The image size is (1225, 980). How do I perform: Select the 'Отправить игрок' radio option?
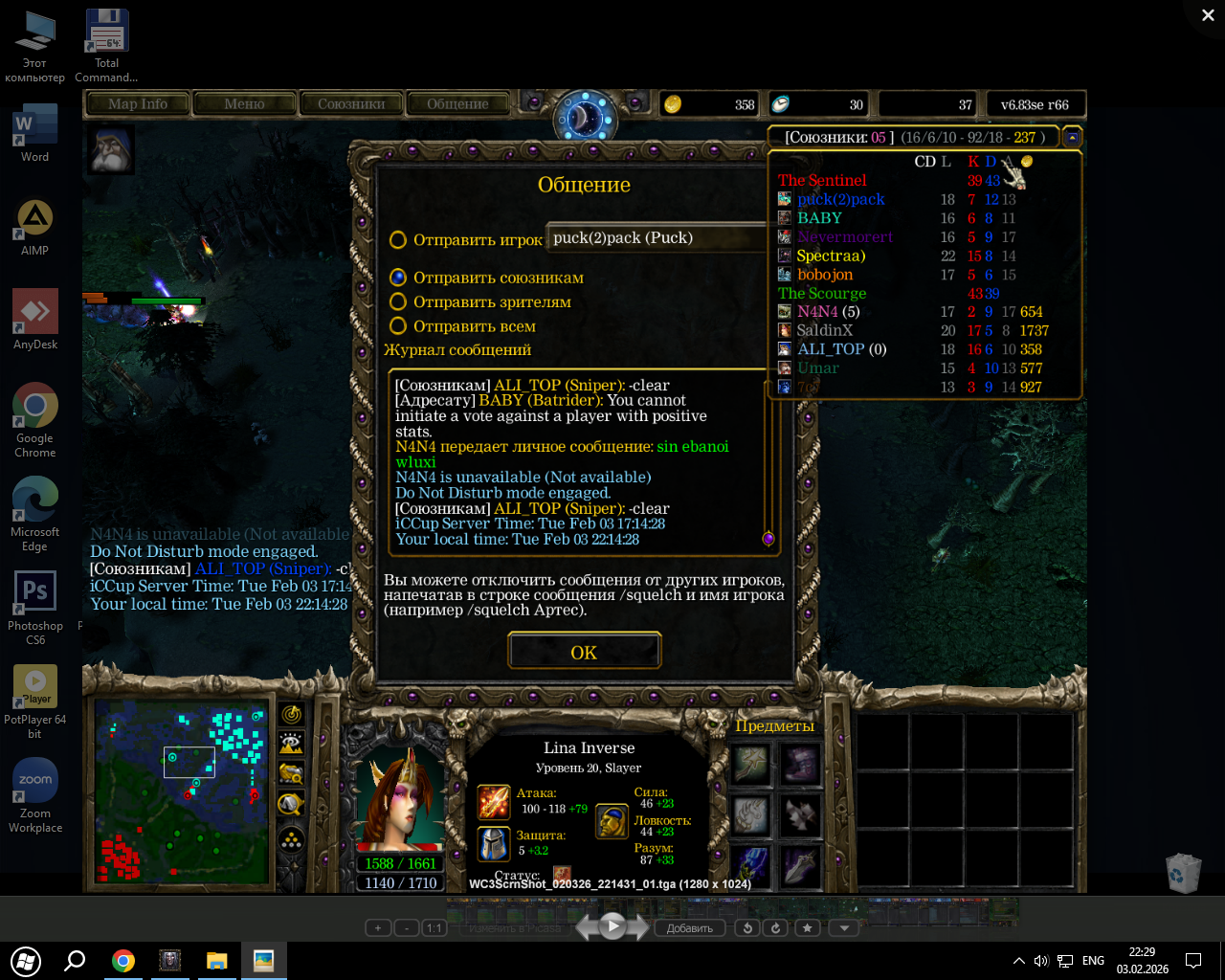click(398, 240)
